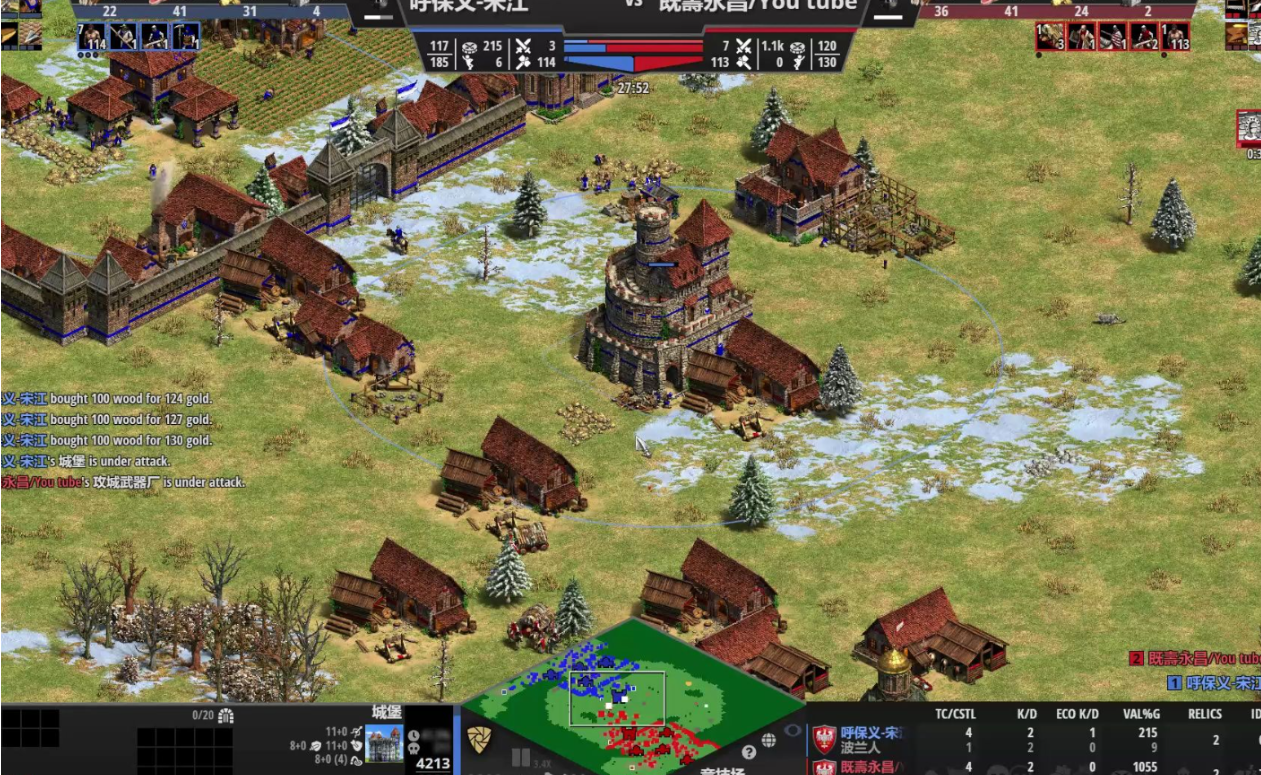Click the red player's first unit icon showing 3
Viewport: 1261px width, 775px height.
point(1050,37)
